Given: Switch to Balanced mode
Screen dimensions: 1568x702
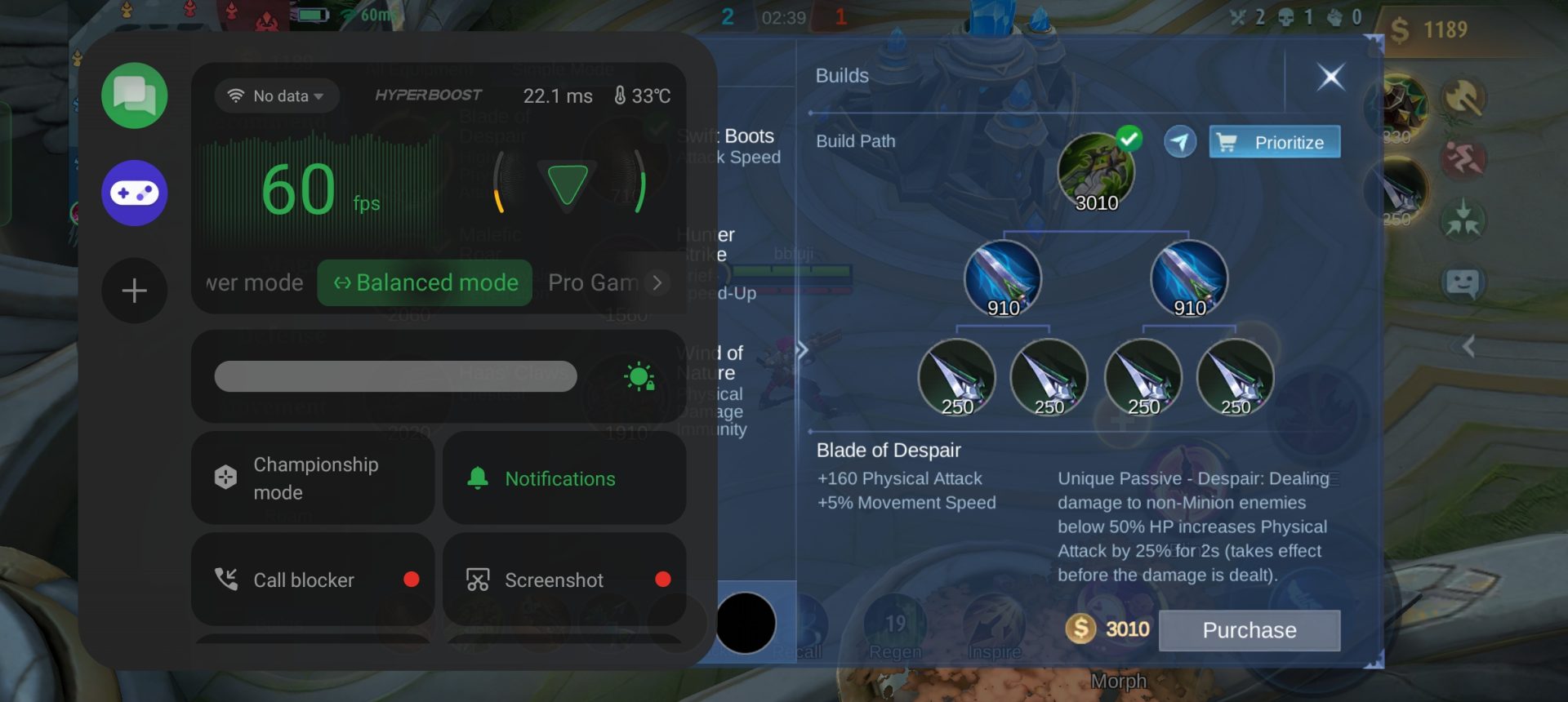Looking at the screenshot, I should (x=425, y=283).
